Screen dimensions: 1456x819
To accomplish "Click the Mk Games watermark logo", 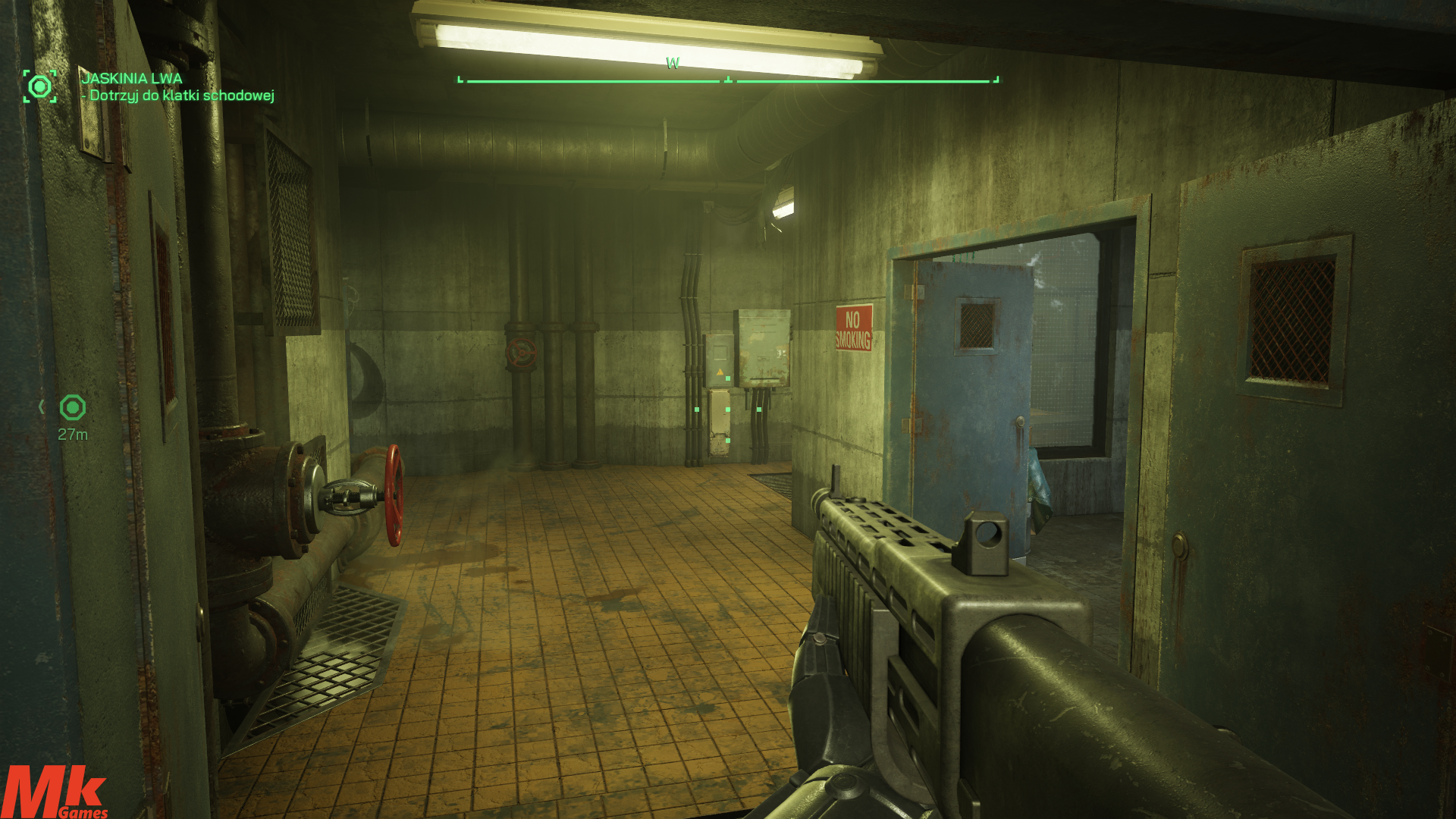I will pos(55,793).
